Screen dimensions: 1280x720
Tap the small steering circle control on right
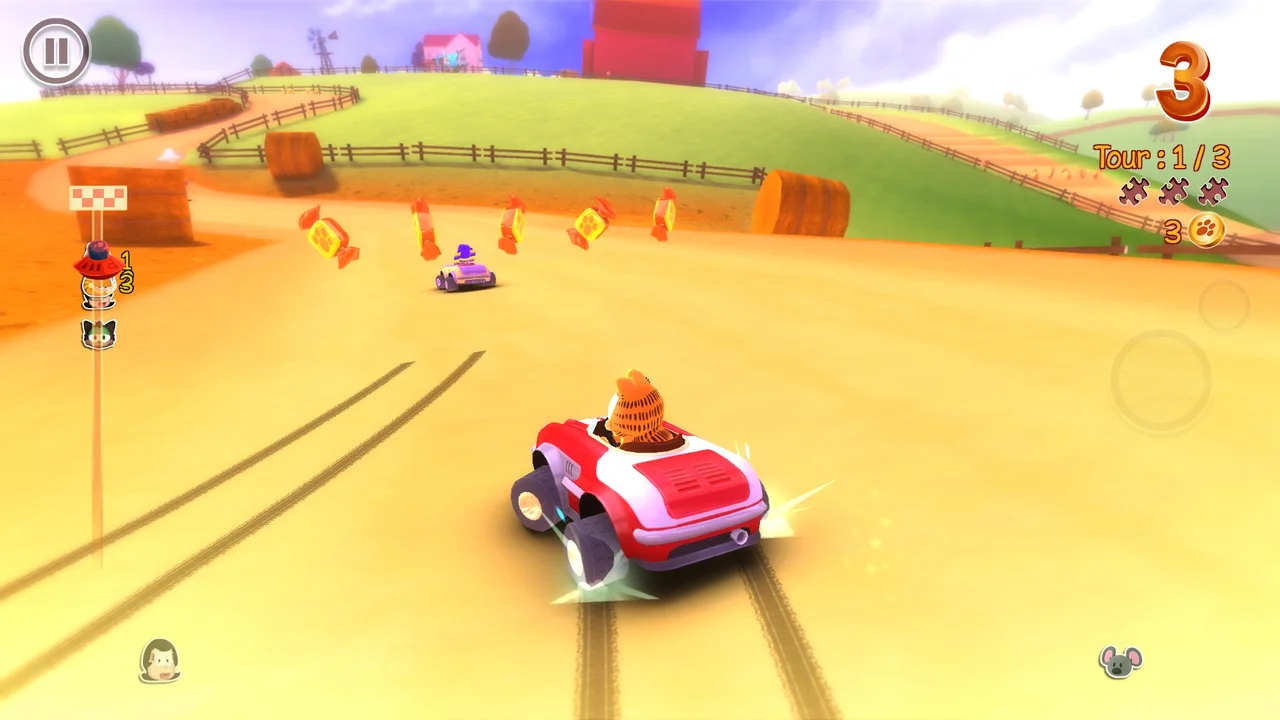(1223, 305)
